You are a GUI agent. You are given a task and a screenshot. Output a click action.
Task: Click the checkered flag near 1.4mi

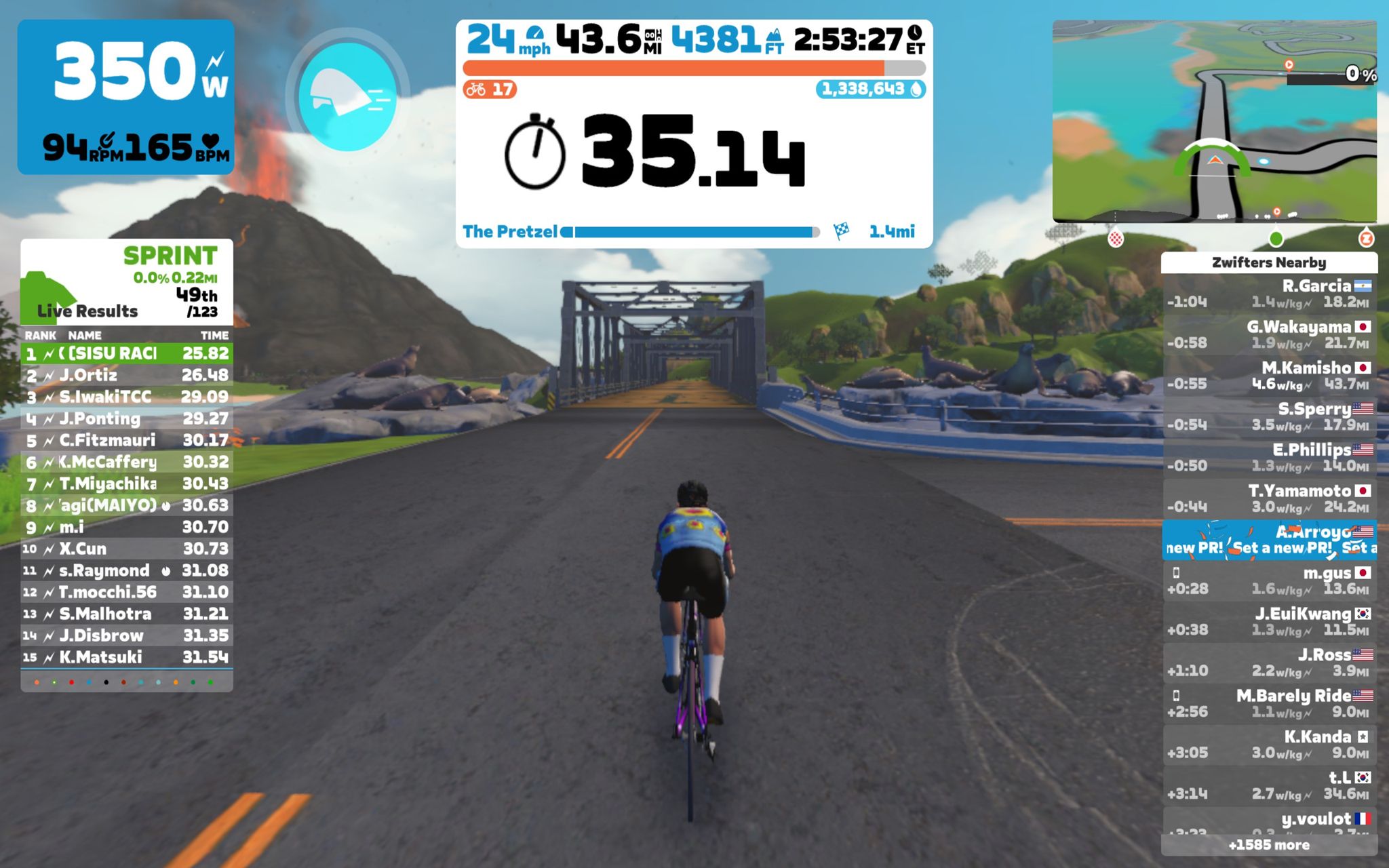840,232
